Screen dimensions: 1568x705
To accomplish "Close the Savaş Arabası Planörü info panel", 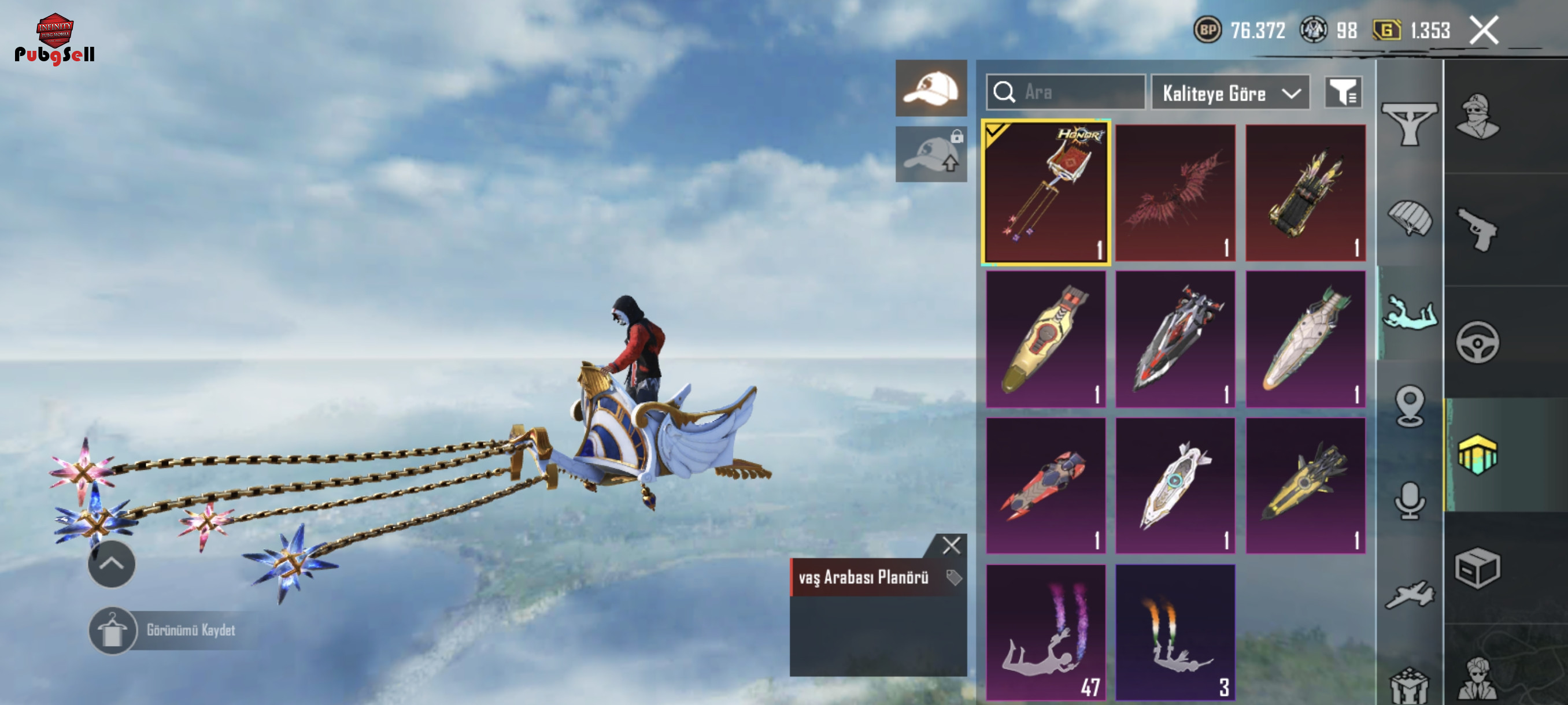I will 952,545.
